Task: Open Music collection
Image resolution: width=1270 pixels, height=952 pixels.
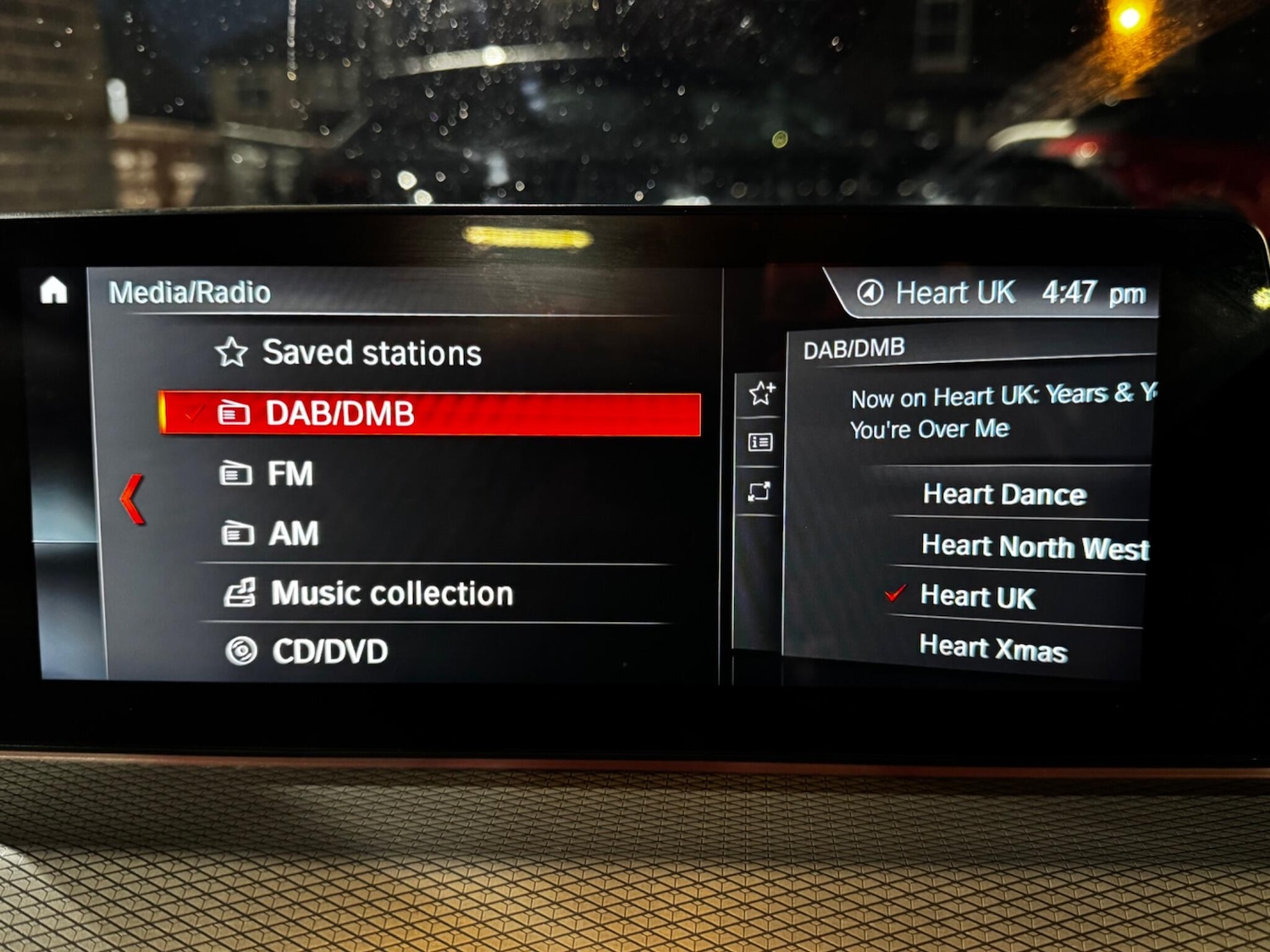Action: (391, 594)
